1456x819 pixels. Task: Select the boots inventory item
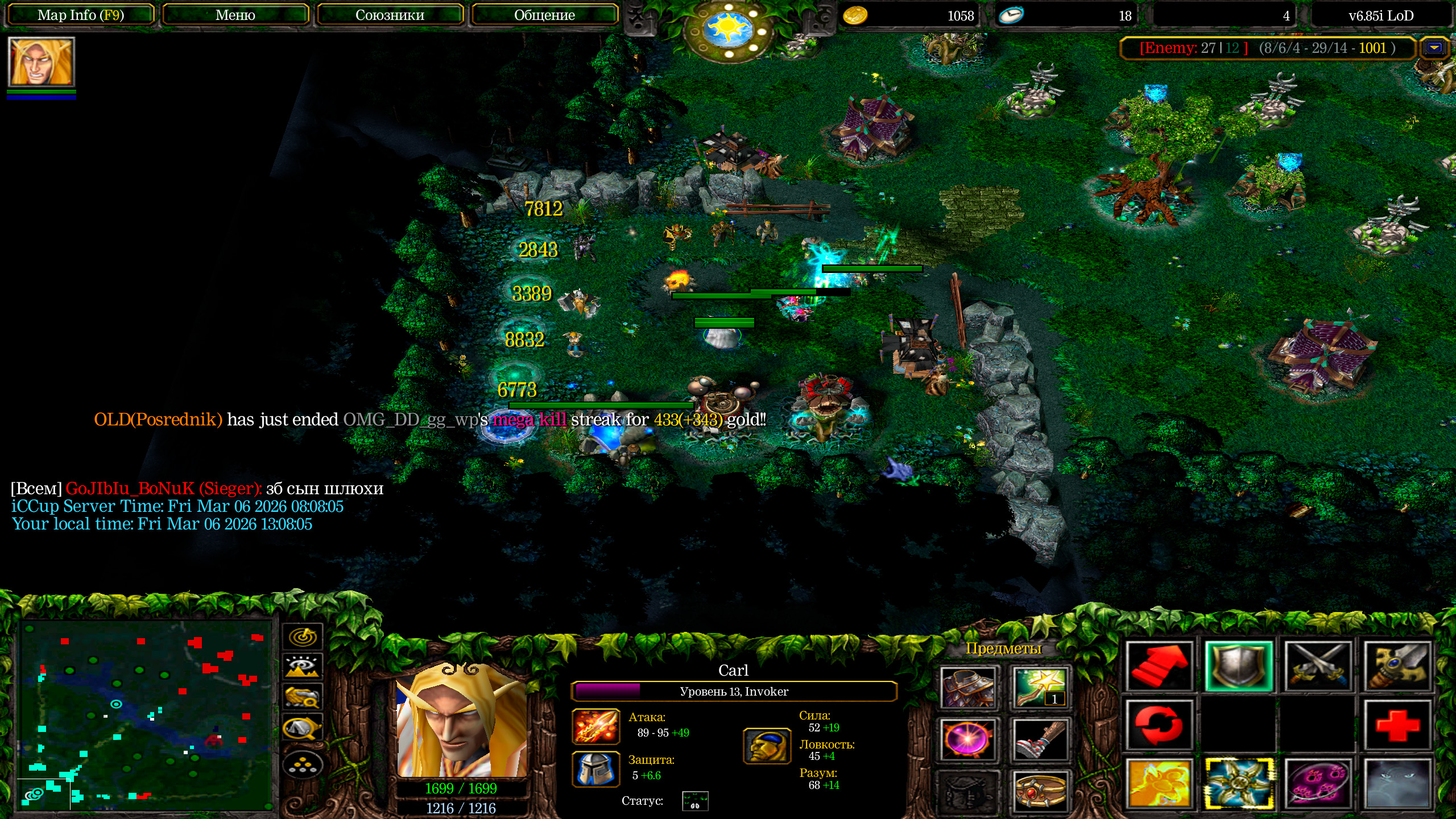pyautogui.click(x=1040, y=739)
